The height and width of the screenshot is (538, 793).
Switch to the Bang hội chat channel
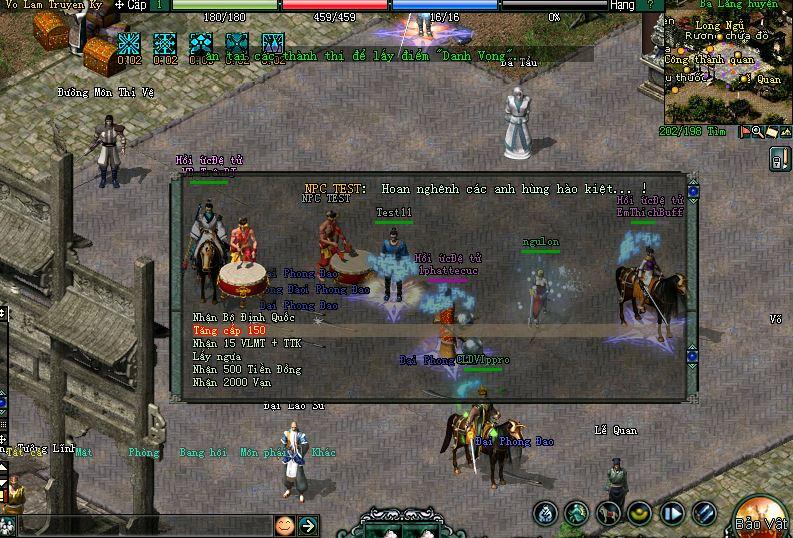pos(204,453)
